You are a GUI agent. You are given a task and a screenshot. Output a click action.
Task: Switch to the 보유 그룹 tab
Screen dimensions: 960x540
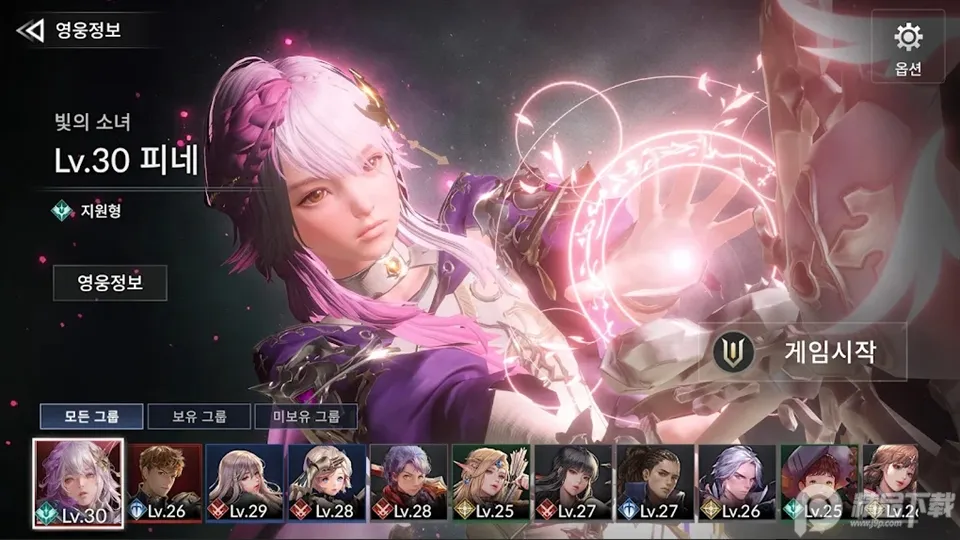[200, 417]
